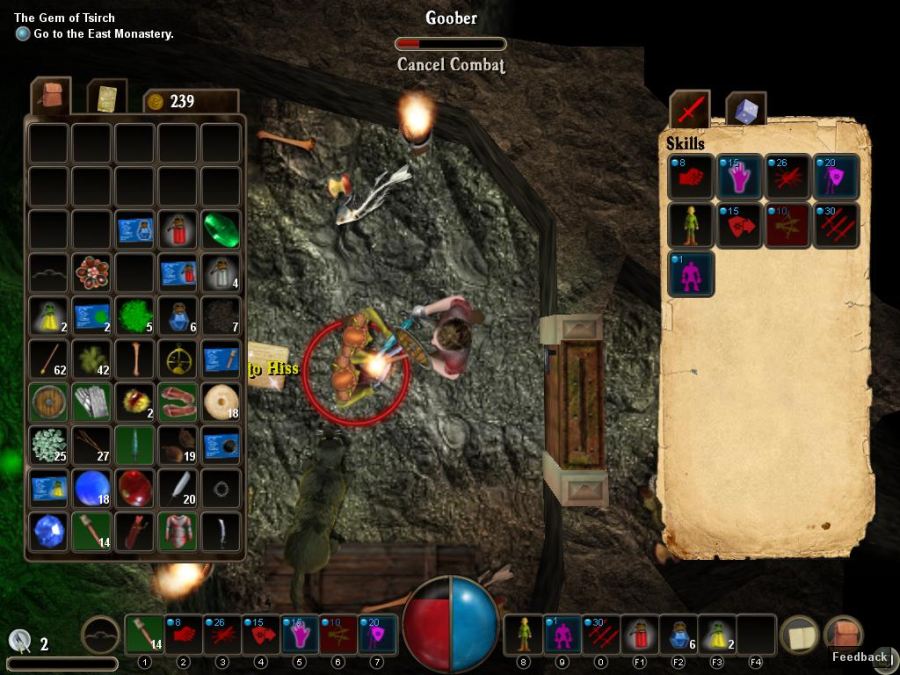This screenshot has width=900, height=675.
Task: Switch to the parchment scroll tab beside backpack
Action: 107,97
